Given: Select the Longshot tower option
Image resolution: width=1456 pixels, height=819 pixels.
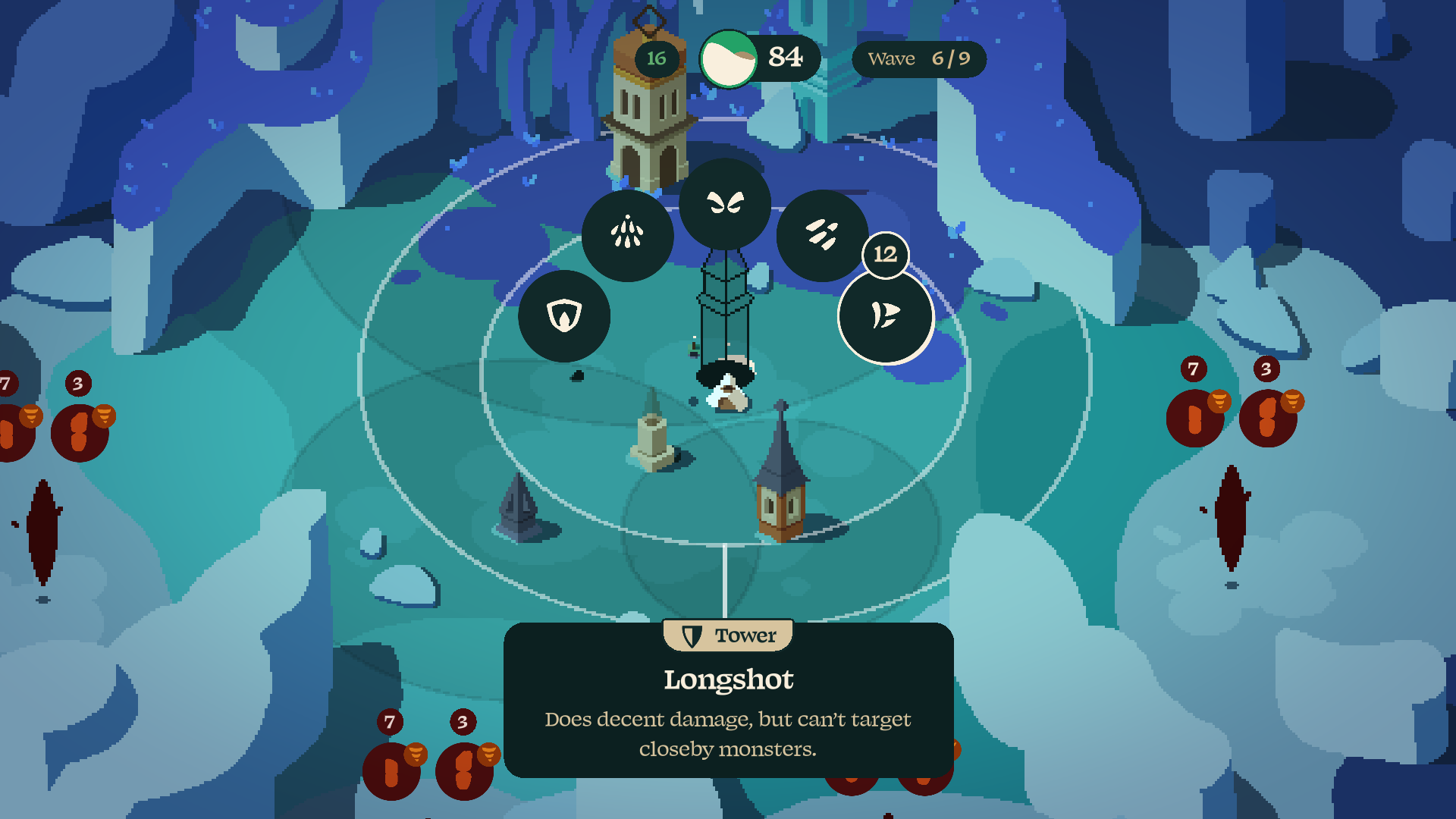Looking at the screenshot, I should [885, 316].
